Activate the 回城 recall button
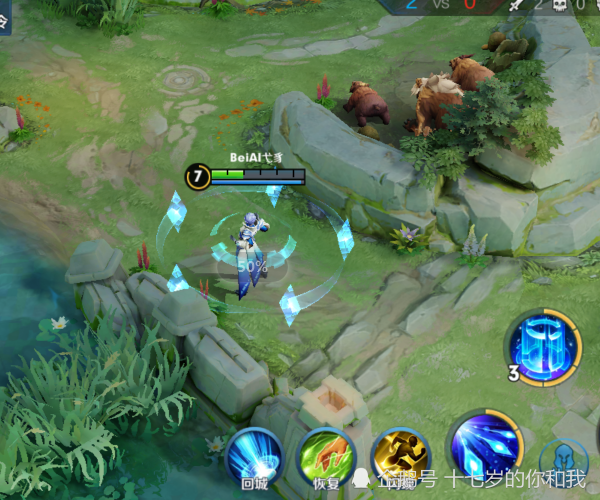The image size is (600, 500). 253,458
